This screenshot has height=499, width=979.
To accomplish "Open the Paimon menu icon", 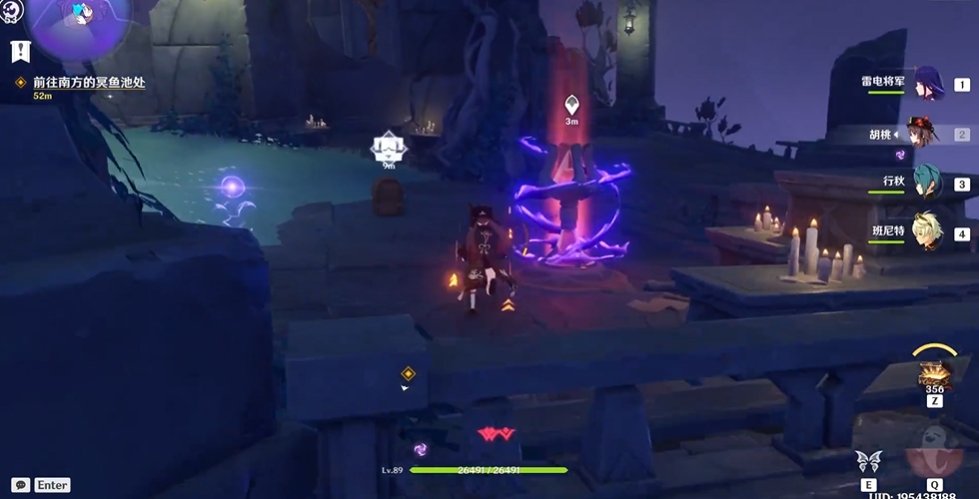I will point(12,10).
